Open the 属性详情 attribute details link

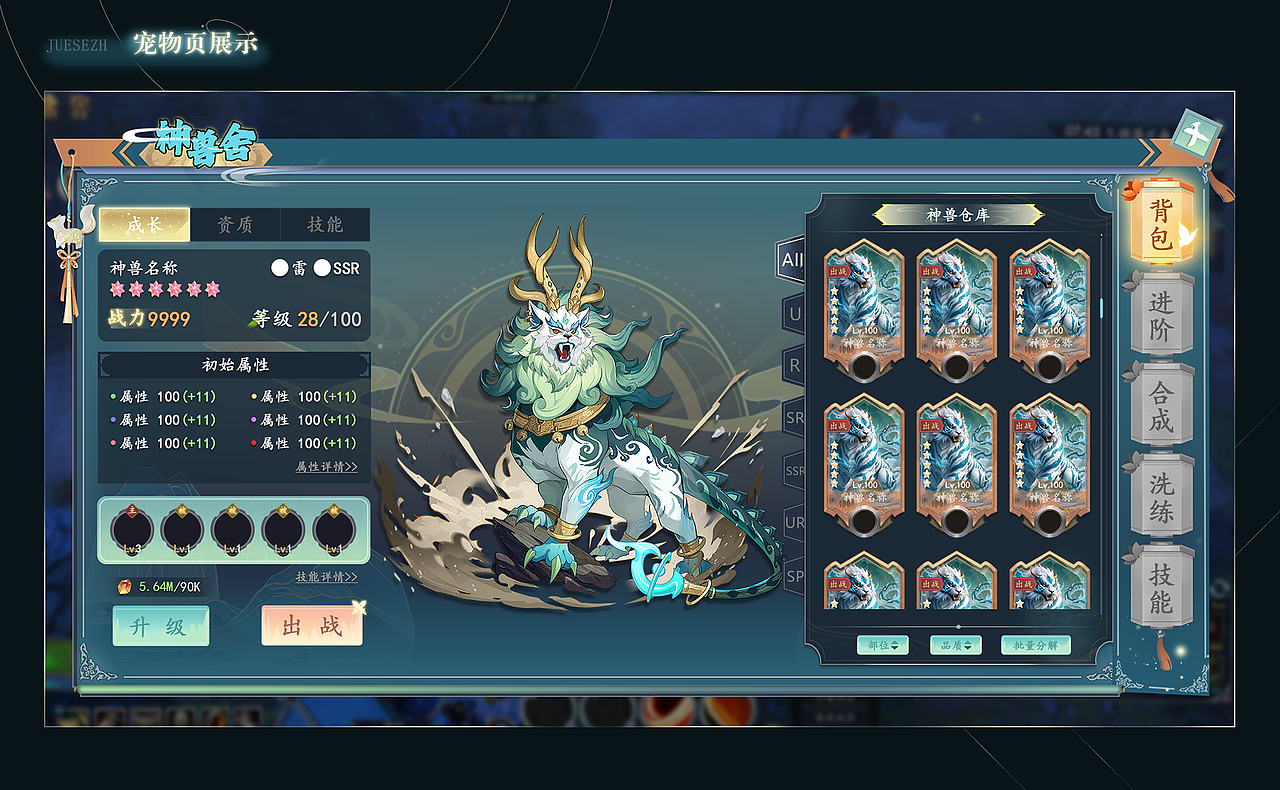(x=326, y=467)
